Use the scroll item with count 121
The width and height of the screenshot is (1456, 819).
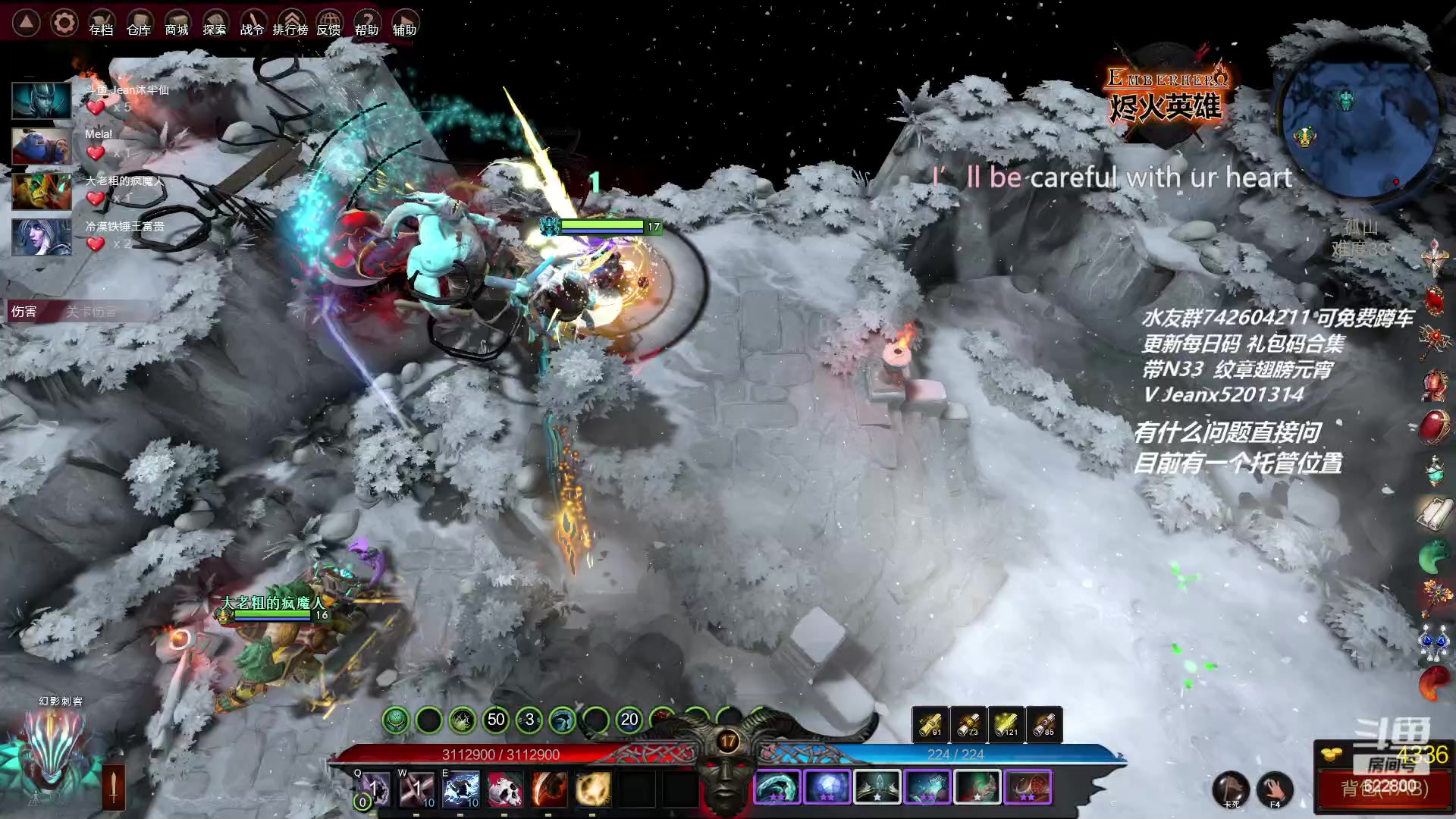(x=1006, y=725)
